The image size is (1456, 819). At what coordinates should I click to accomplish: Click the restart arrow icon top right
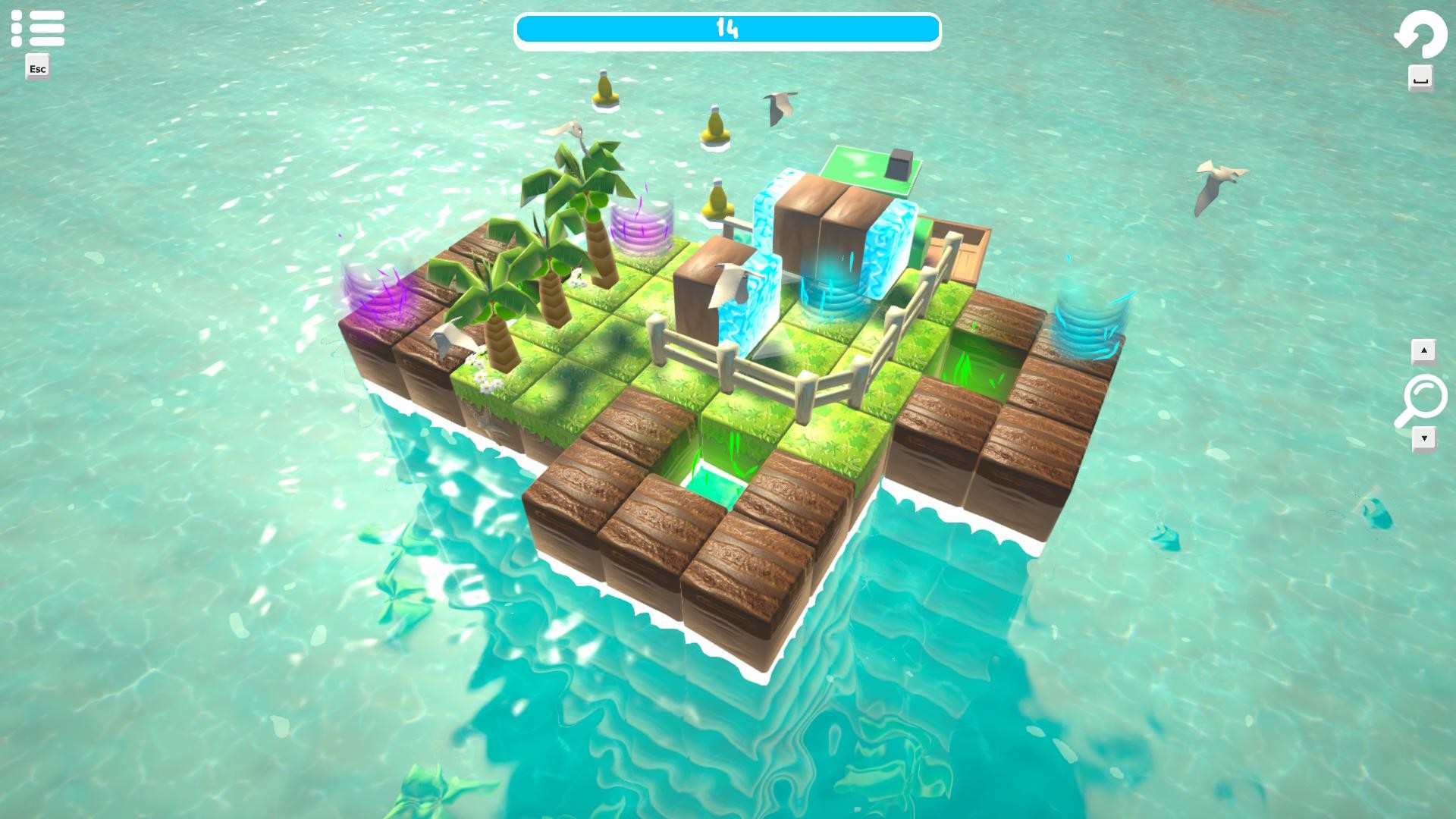coord(1420,33)
